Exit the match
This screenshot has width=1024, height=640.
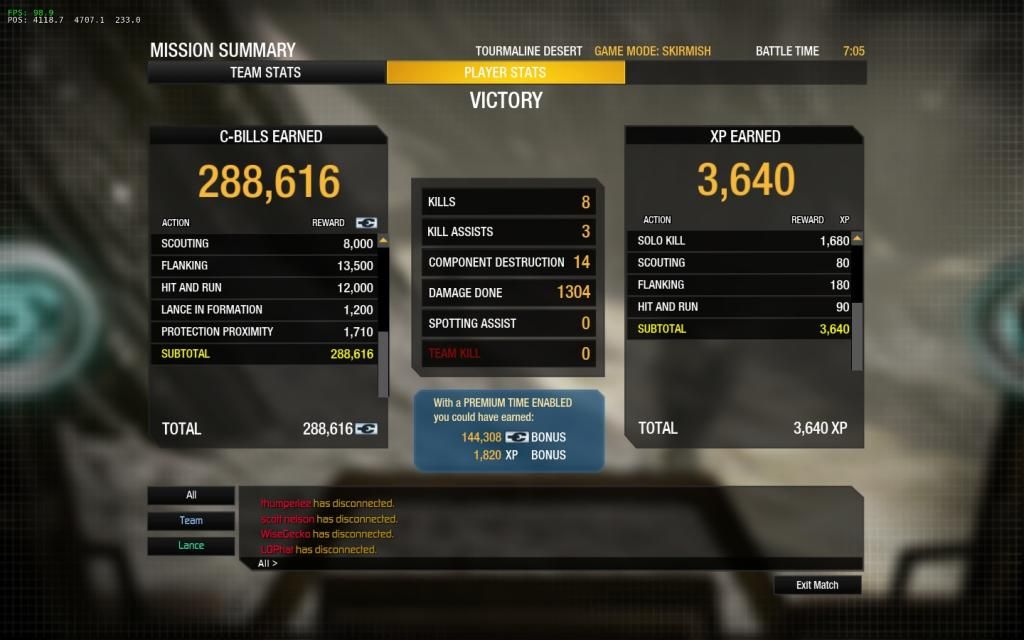[817, 585]
